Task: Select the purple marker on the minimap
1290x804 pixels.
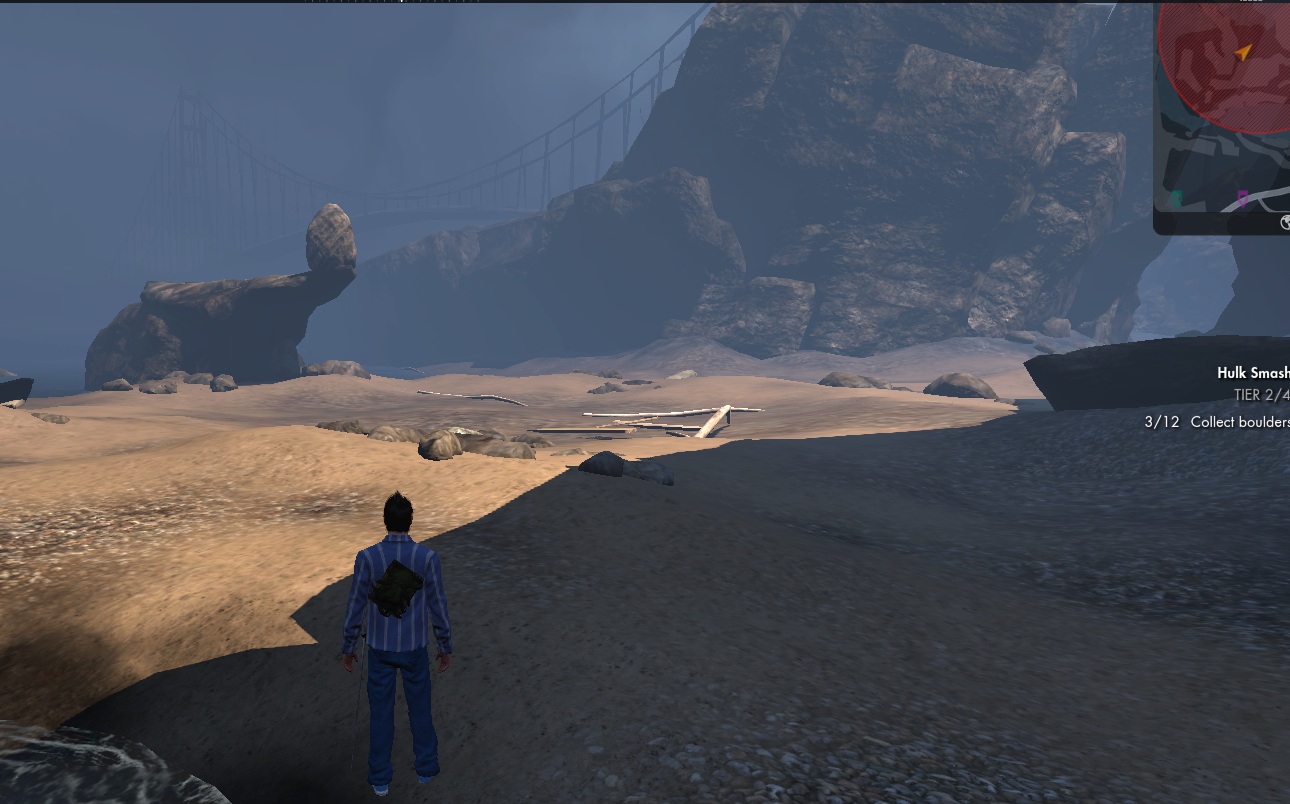Action: pos(1242,199)
